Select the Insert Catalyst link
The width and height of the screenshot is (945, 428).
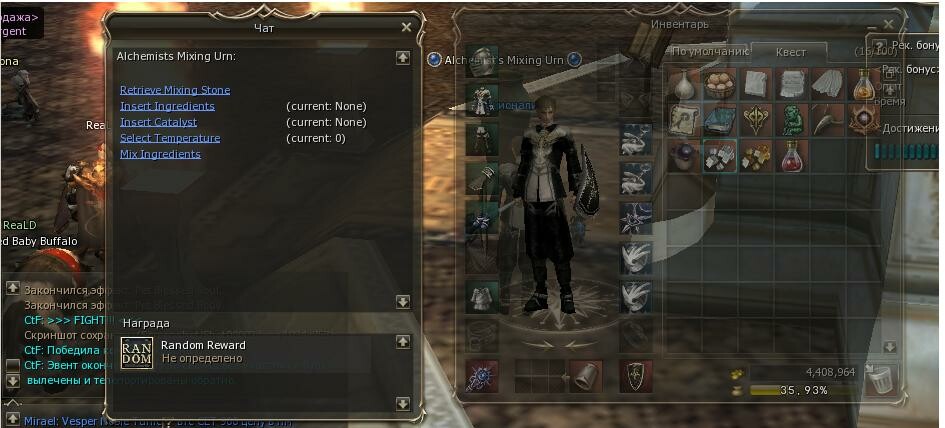point(160,122)
